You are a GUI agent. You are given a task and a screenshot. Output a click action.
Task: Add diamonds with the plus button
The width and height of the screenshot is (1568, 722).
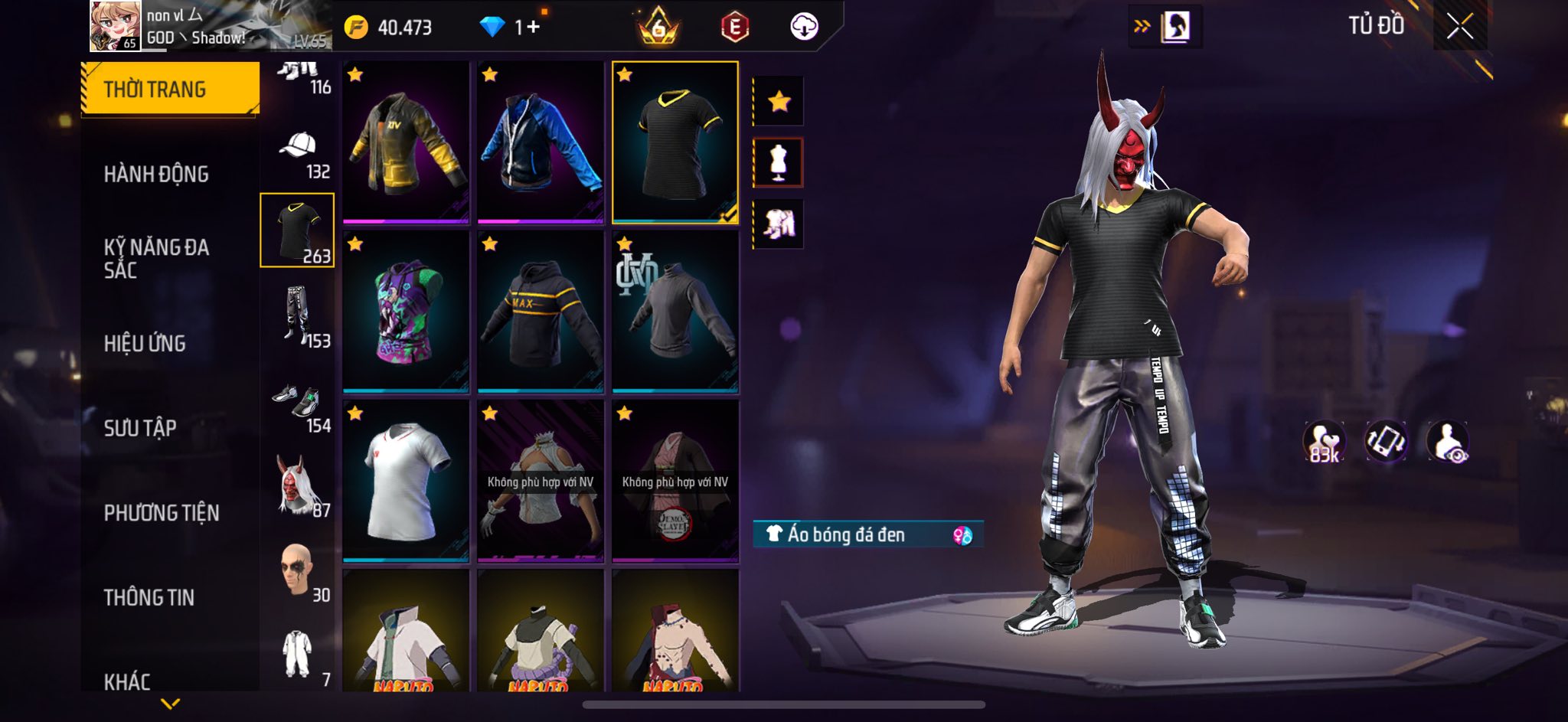533,27
